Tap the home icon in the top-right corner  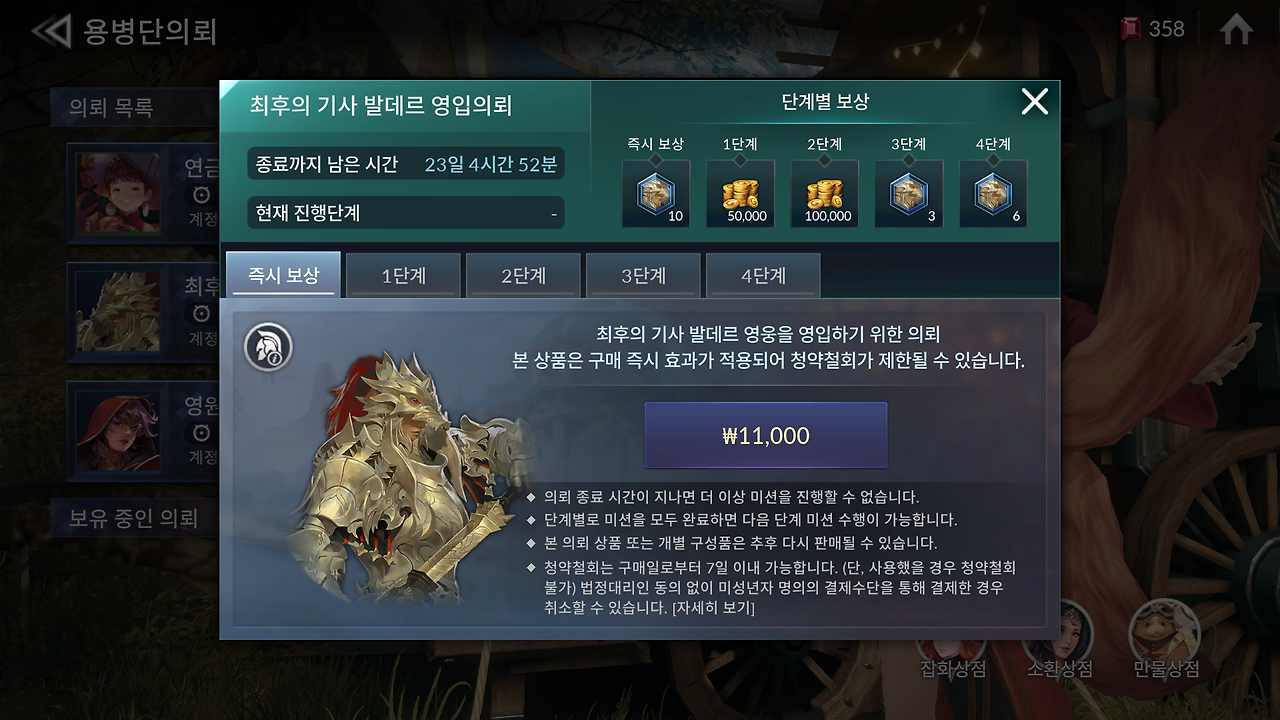point(1235,29)
